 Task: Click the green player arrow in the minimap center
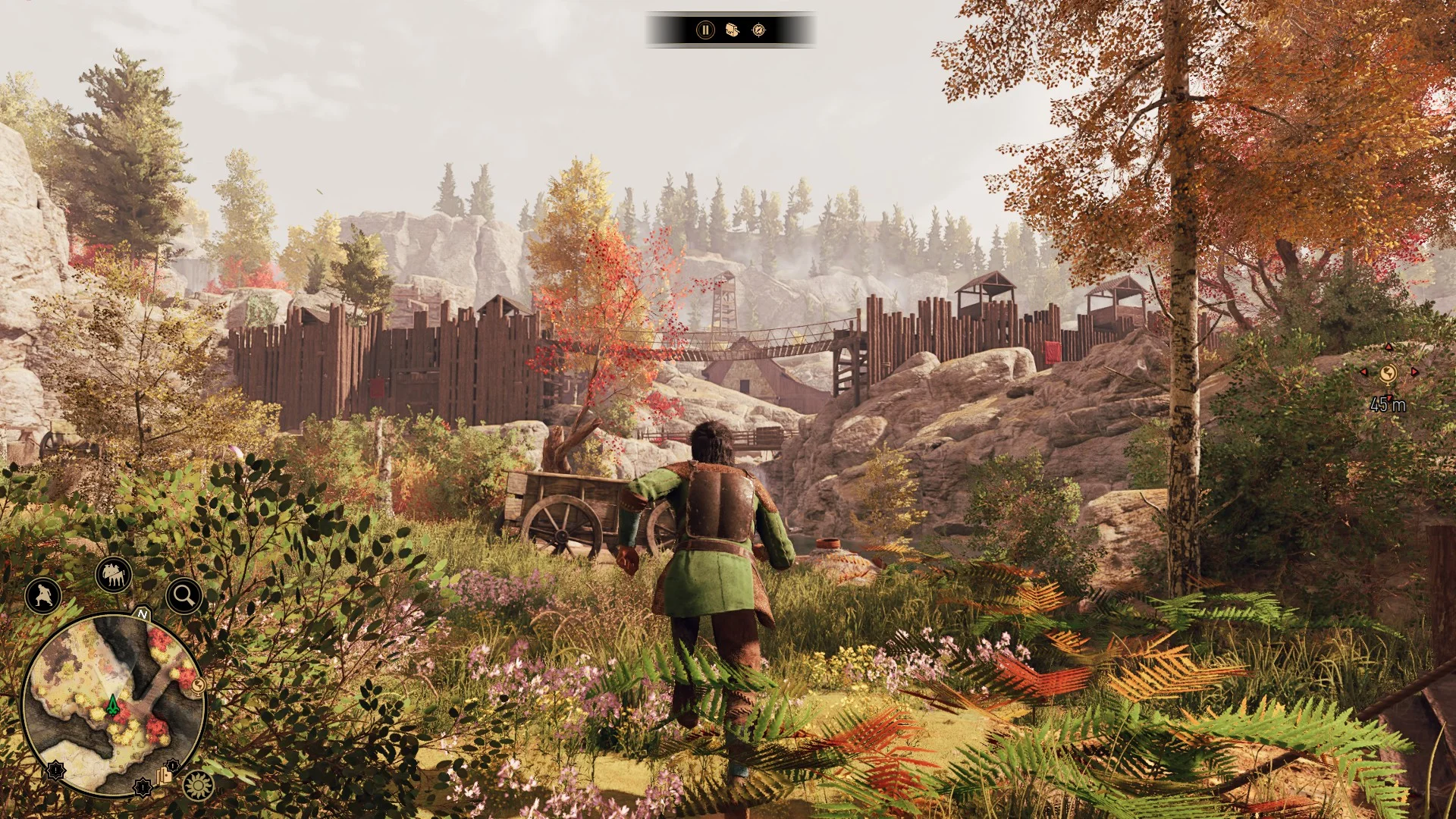(112, 704)
